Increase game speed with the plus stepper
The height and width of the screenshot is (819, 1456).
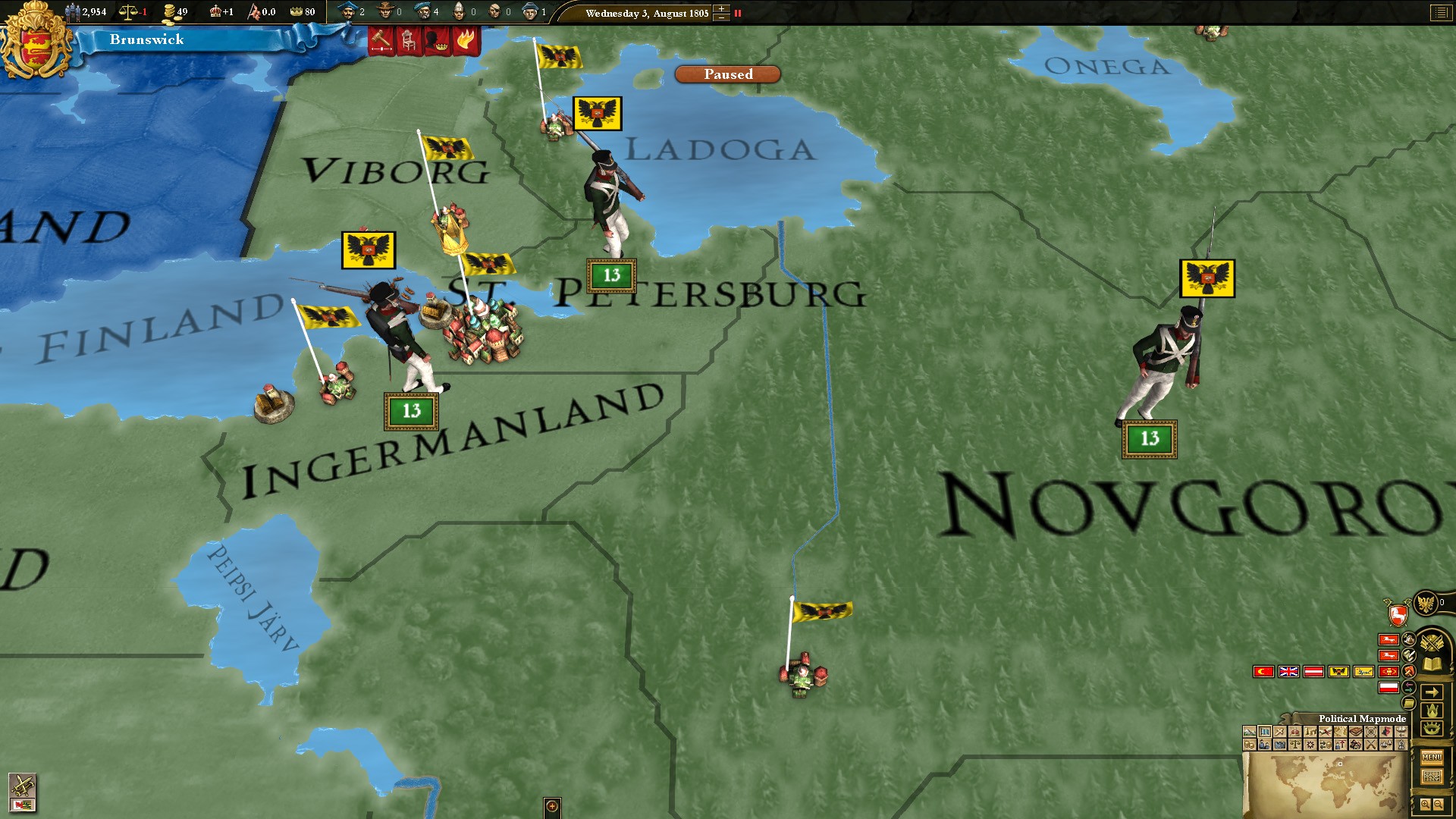coord(721,8)
